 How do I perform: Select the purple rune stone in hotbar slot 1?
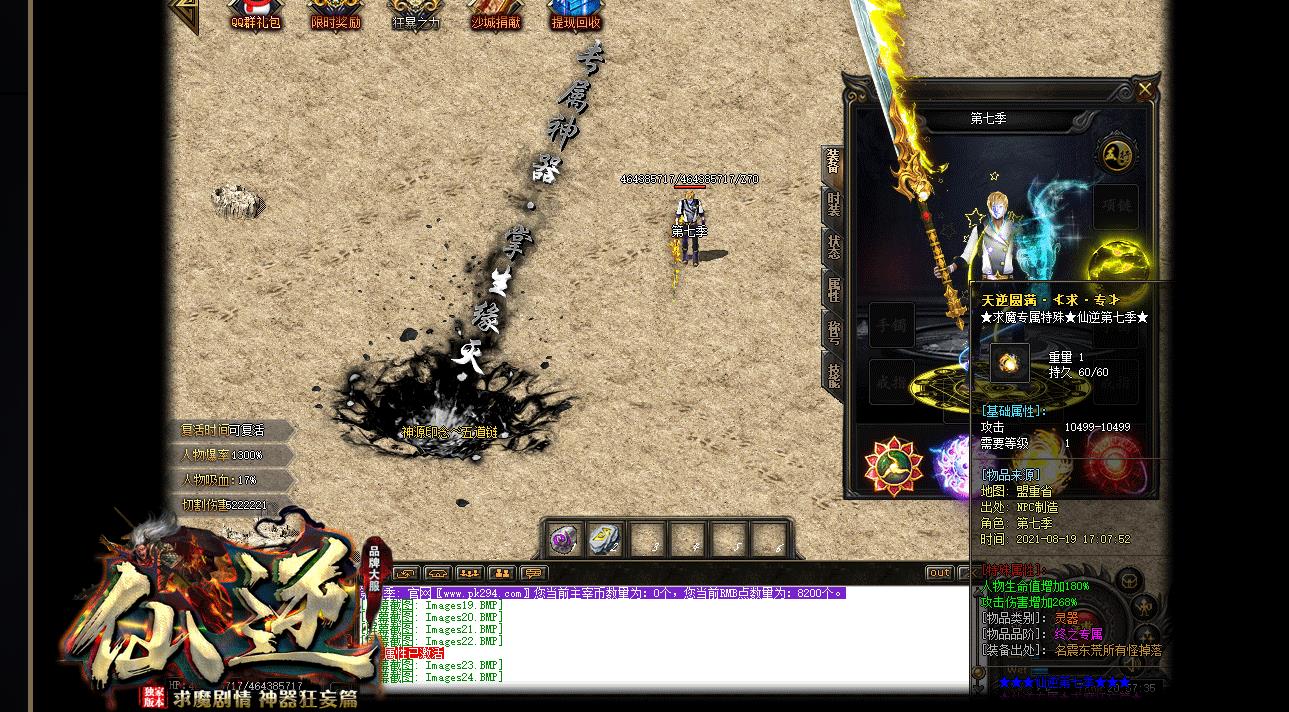564,539
